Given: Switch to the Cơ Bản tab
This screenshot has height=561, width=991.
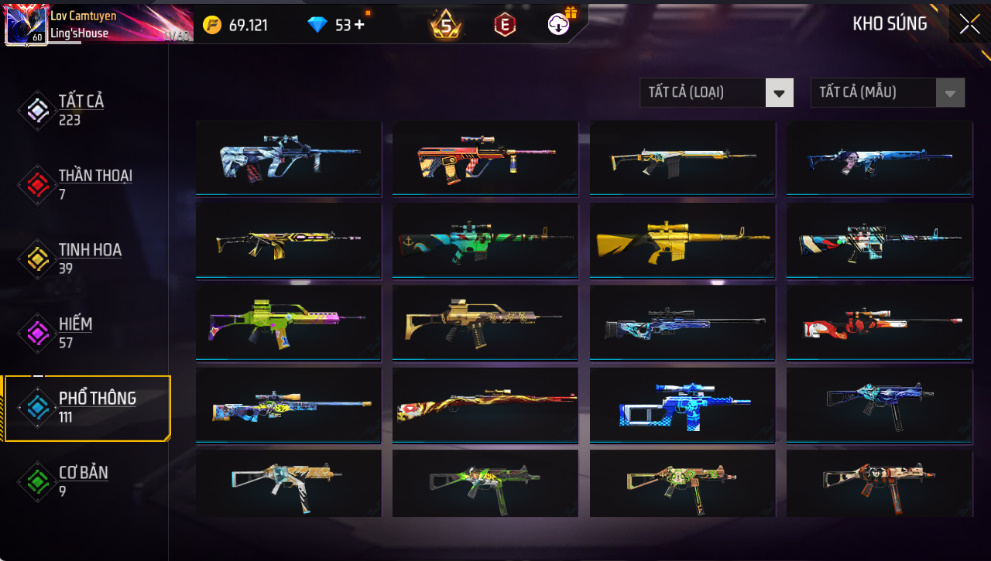Looking at the screenshot, I should coord(80,481).
